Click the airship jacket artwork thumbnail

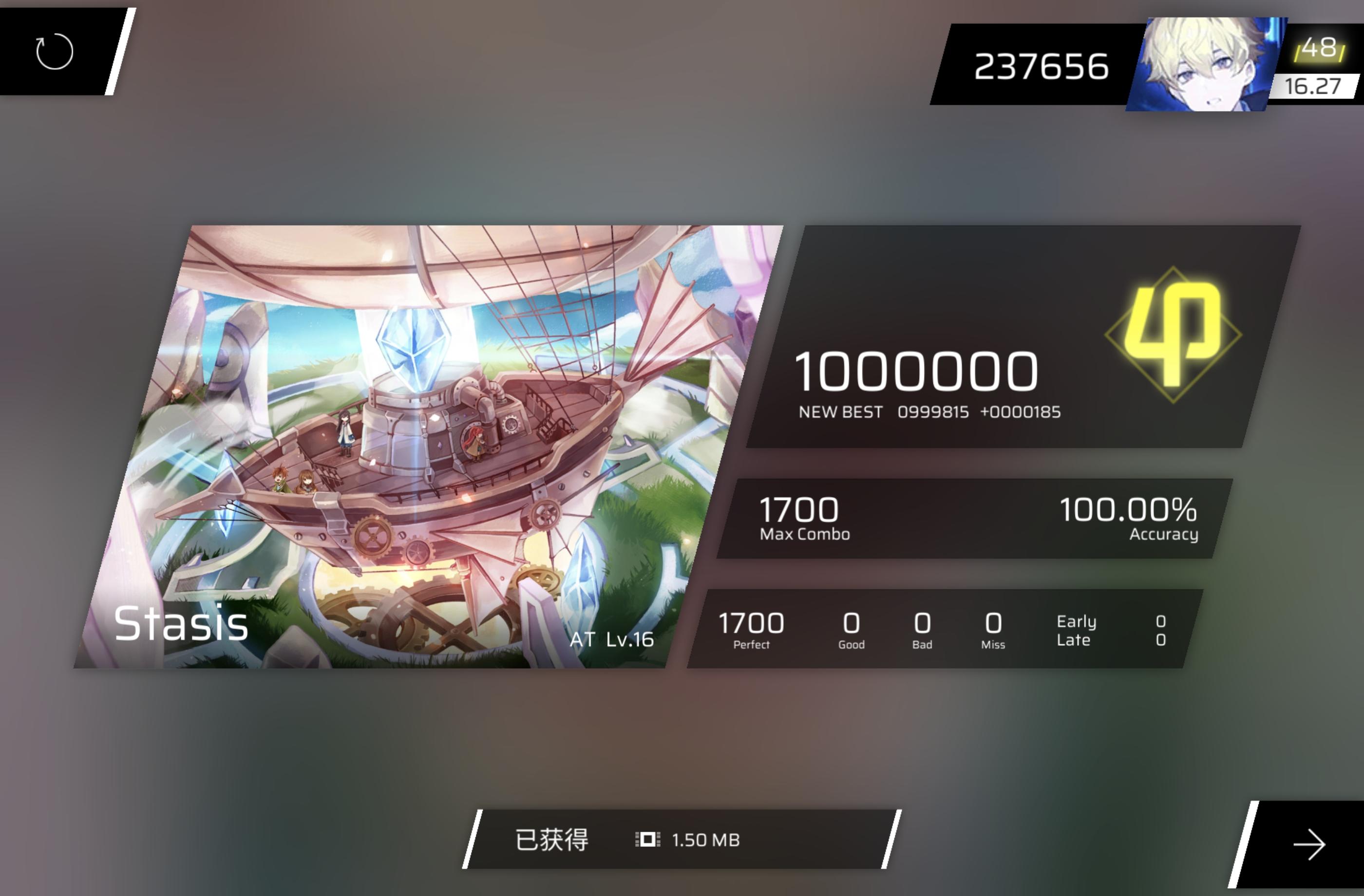coord(430,441)
